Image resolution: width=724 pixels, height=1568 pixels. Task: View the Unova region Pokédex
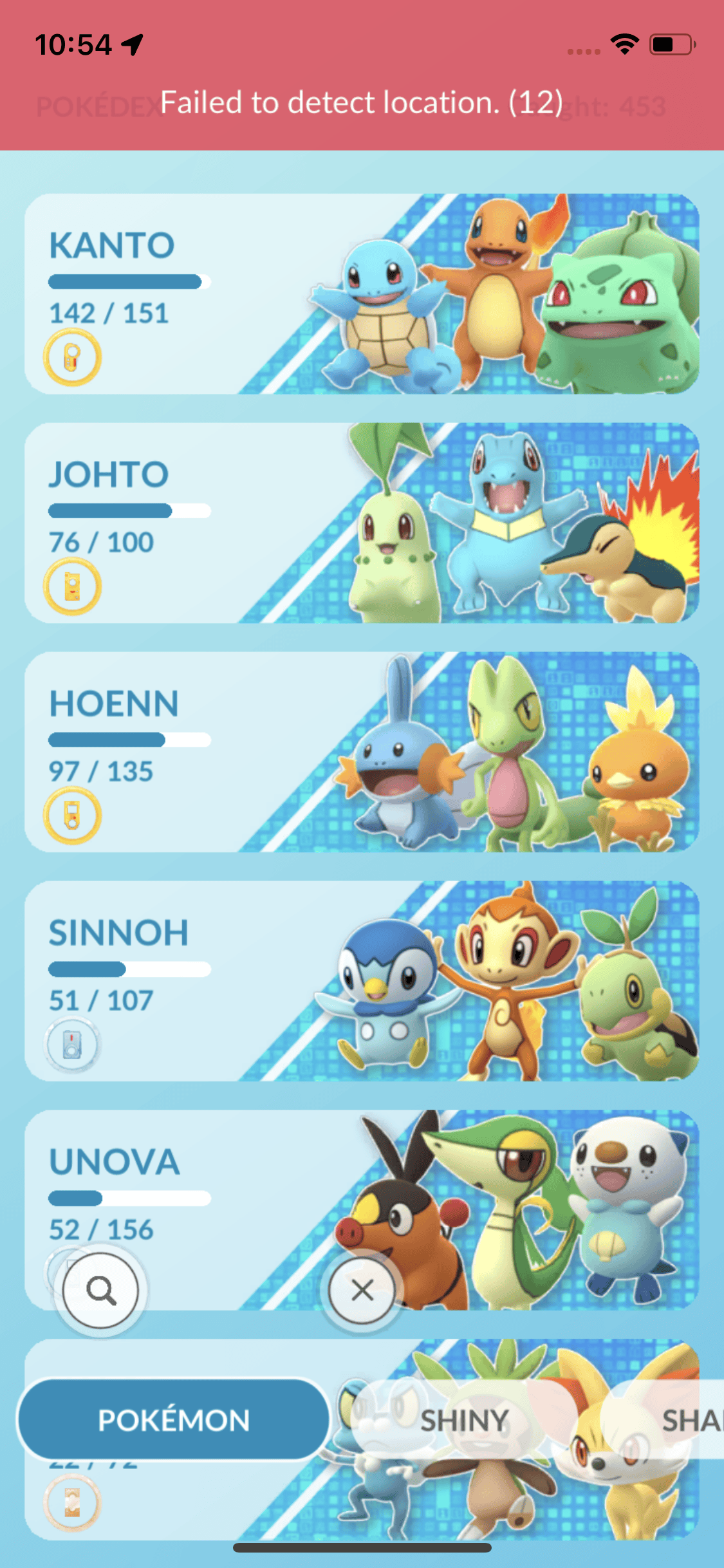[x=362, y=1184]
